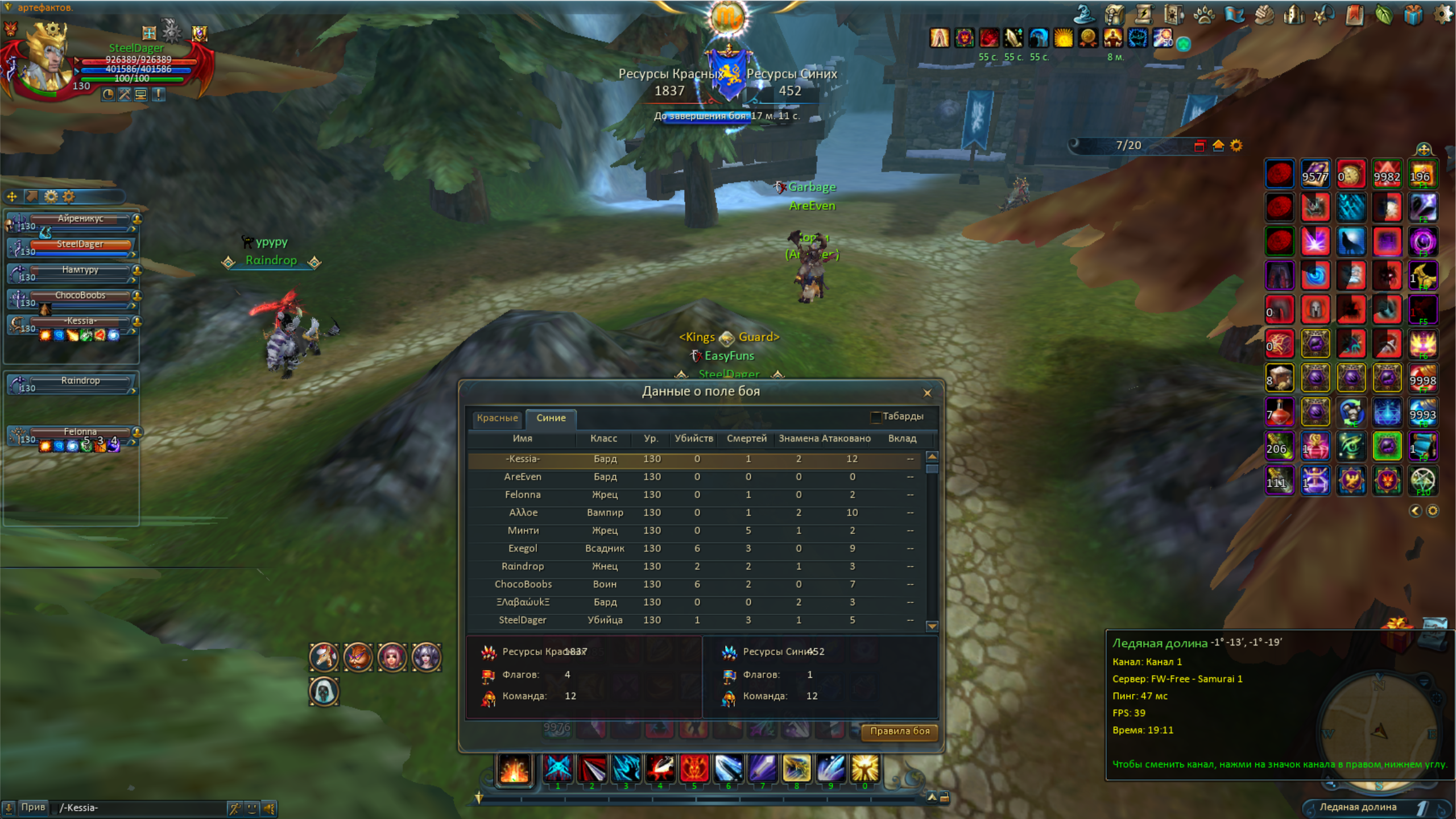Select Felonna party member frame

(80, 433)
